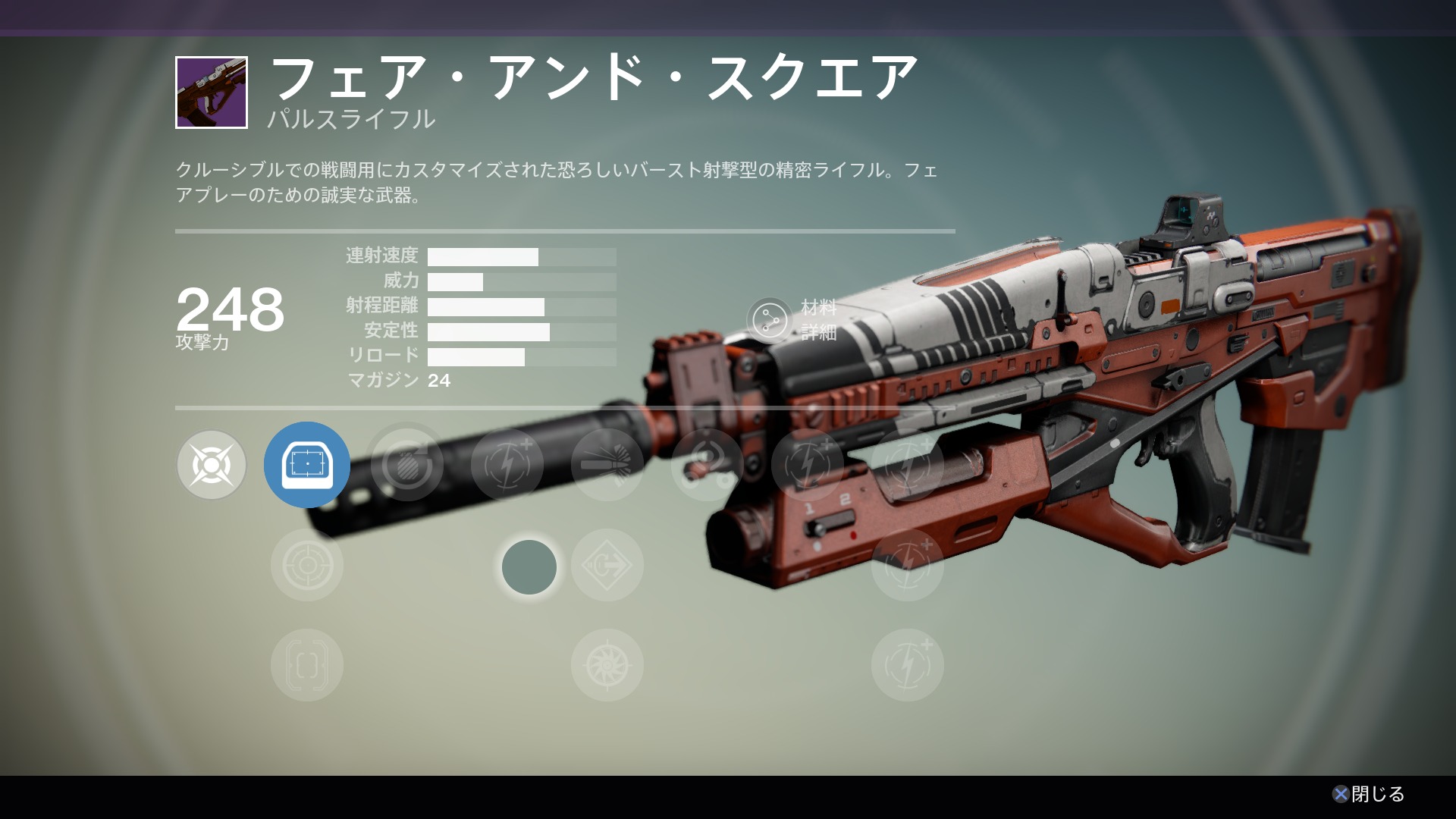Viewport: 1456px width, 819px height.
Task: Select the grenade with circular arrow perk
Action: point(407,465)
